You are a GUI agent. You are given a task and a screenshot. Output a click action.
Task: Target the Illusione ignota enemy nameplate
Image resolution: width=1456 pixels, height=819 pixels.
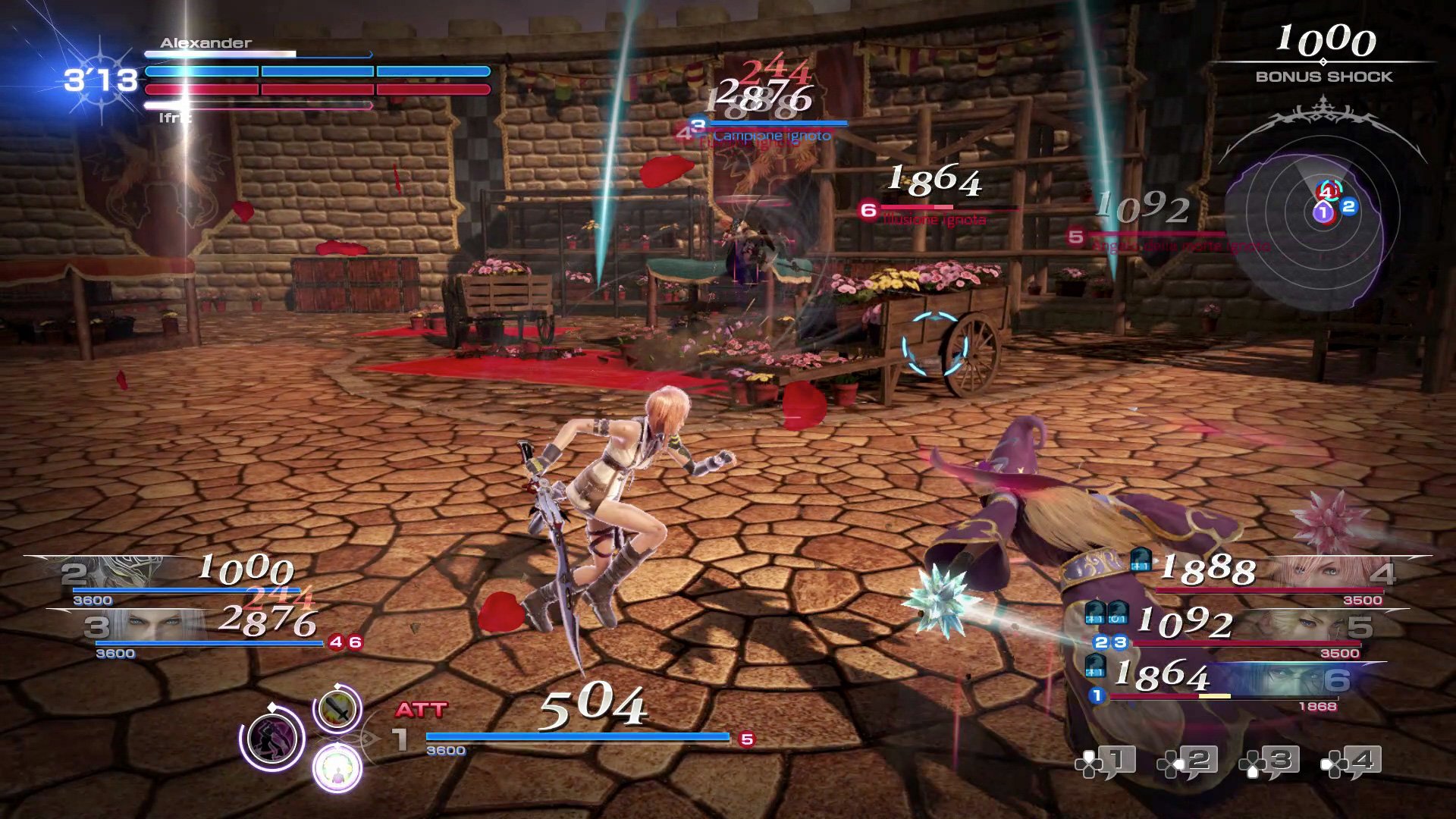tap(934, 219)
